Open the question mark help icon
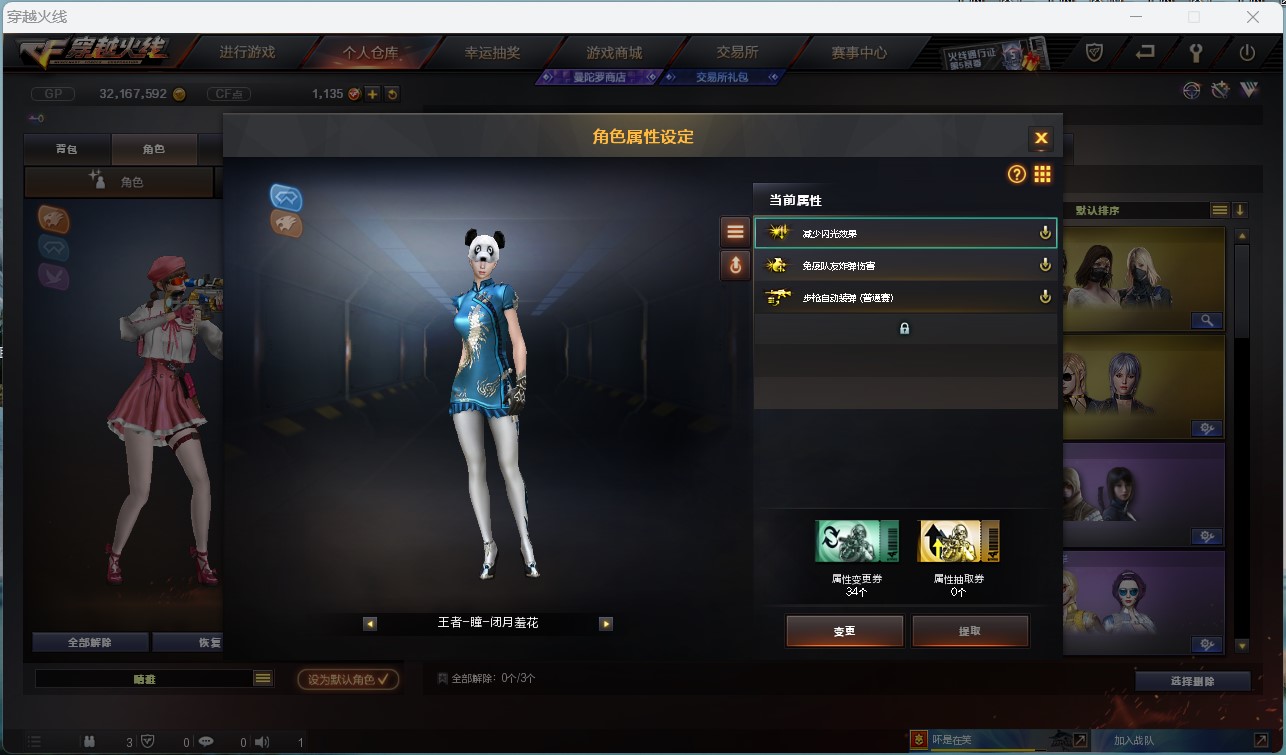Screen dimensions: 1286x755 click(1016, 174)
